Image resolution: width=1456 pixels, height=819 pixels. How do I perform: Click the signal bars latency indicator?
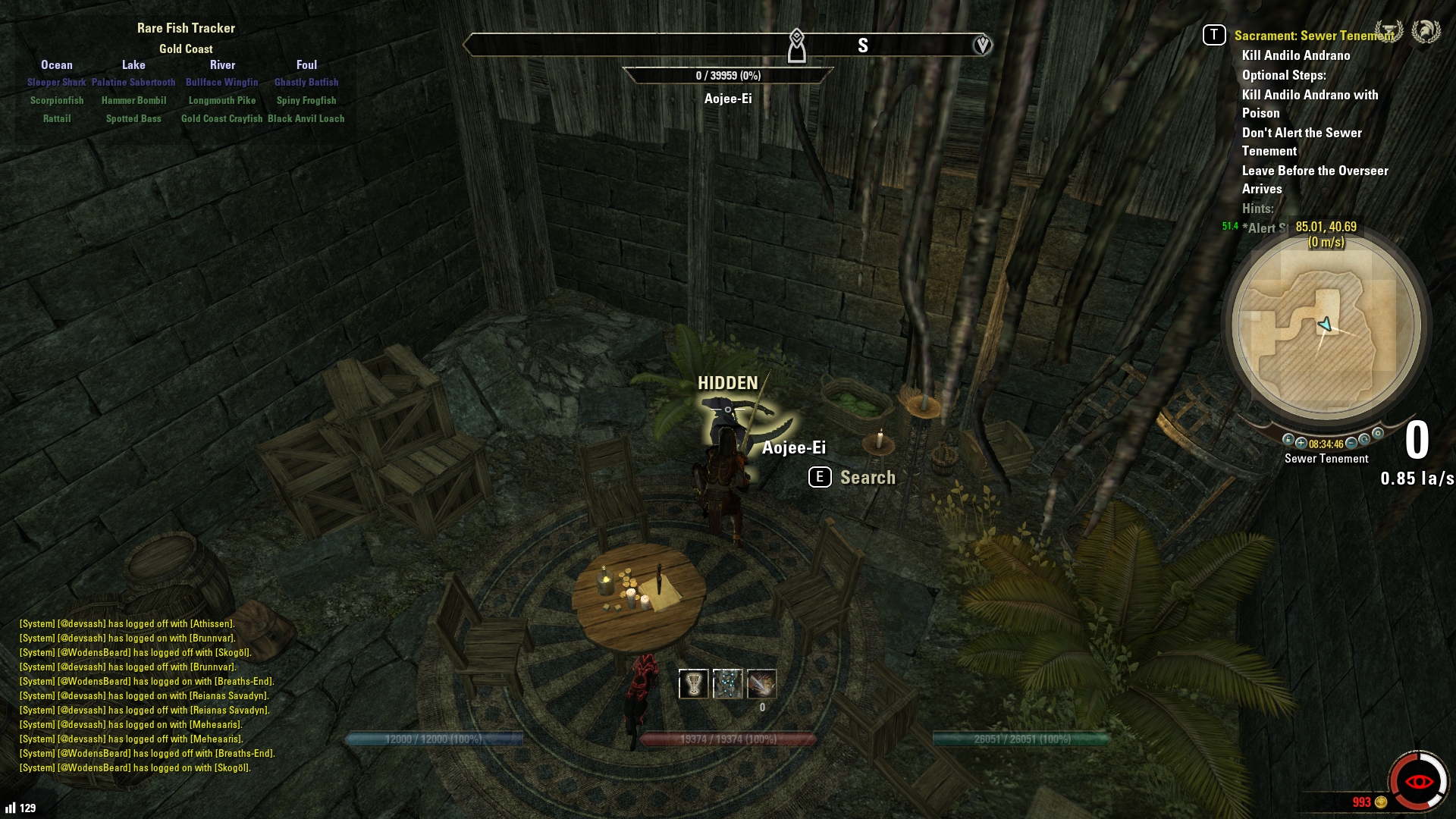11,808
